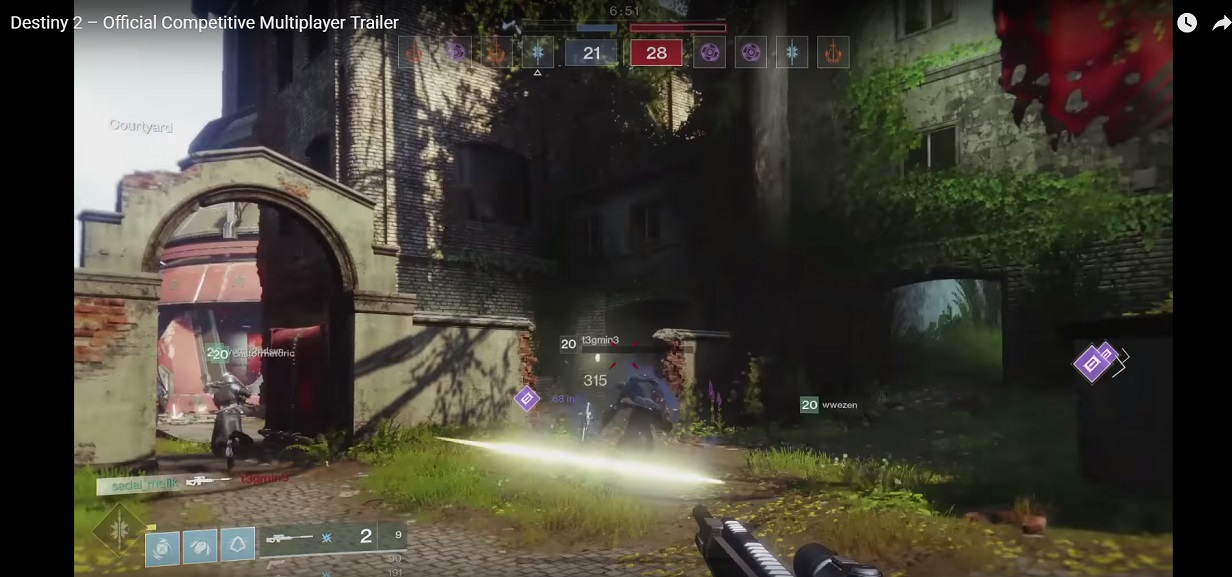The image size is (1232, 577).
Task: Select the red team's orange solar player icon
Action: pyautogui.click(x=833, y=52)
